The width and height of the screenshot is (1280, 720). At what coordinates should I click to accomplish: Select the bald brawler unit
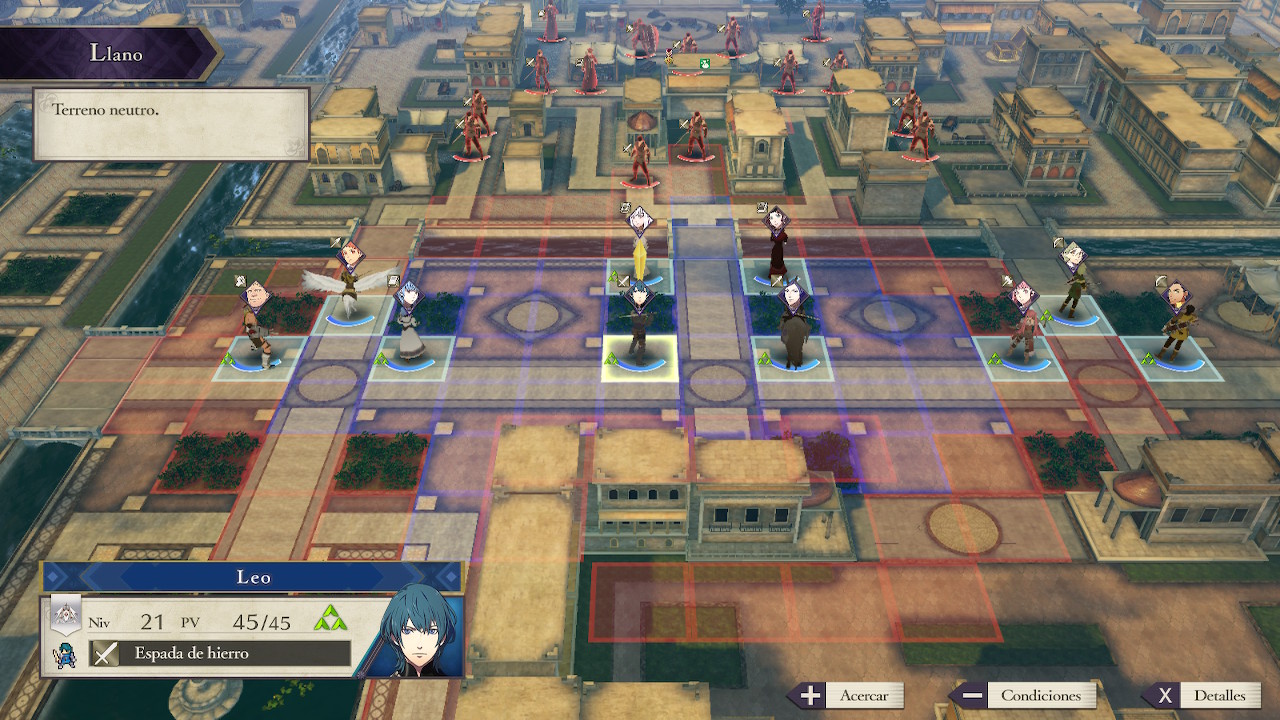[x=256, y=326]
